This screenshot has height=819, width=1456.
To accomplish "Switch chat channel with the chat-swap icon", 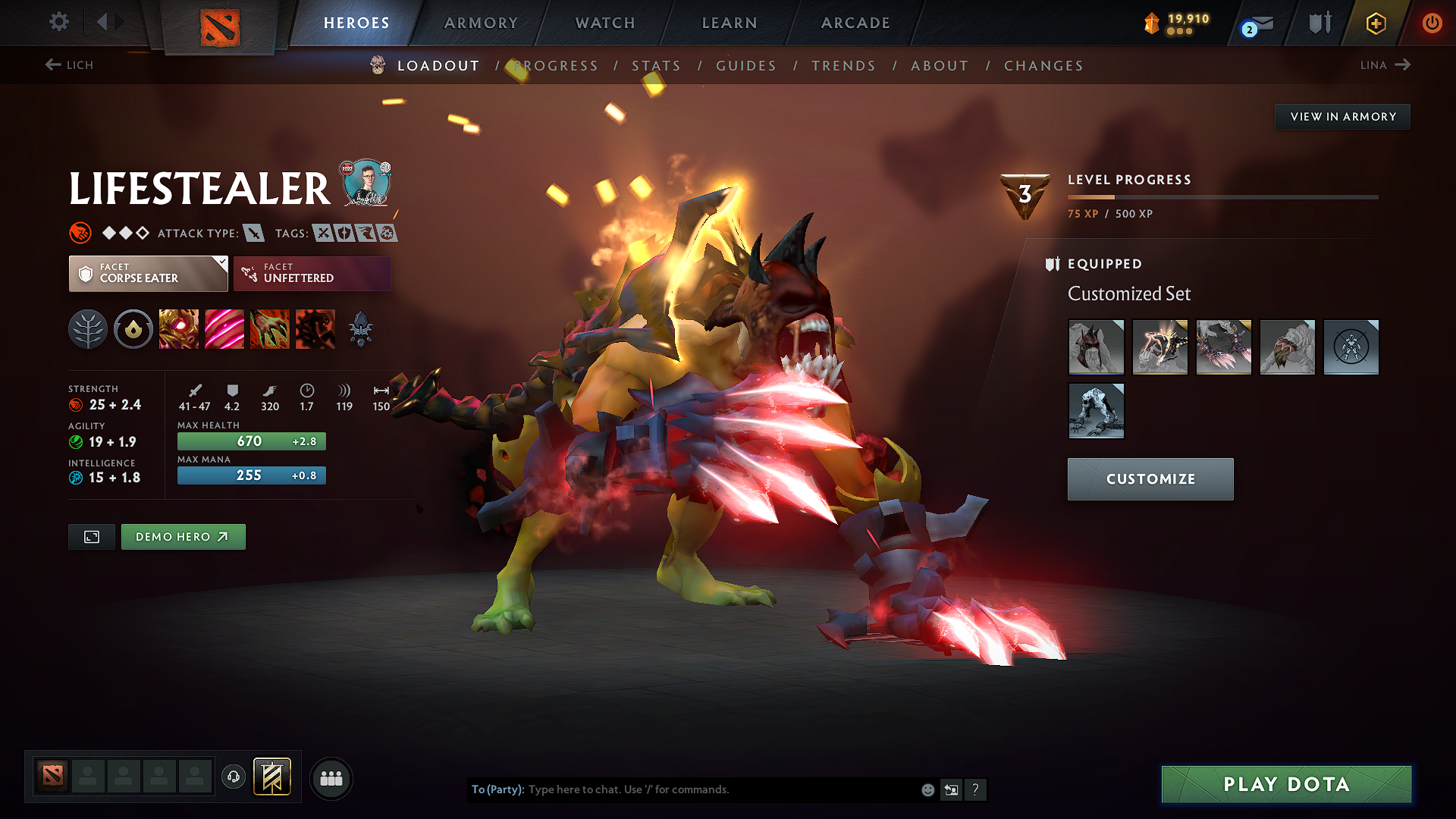I will (x=951, y=789).
